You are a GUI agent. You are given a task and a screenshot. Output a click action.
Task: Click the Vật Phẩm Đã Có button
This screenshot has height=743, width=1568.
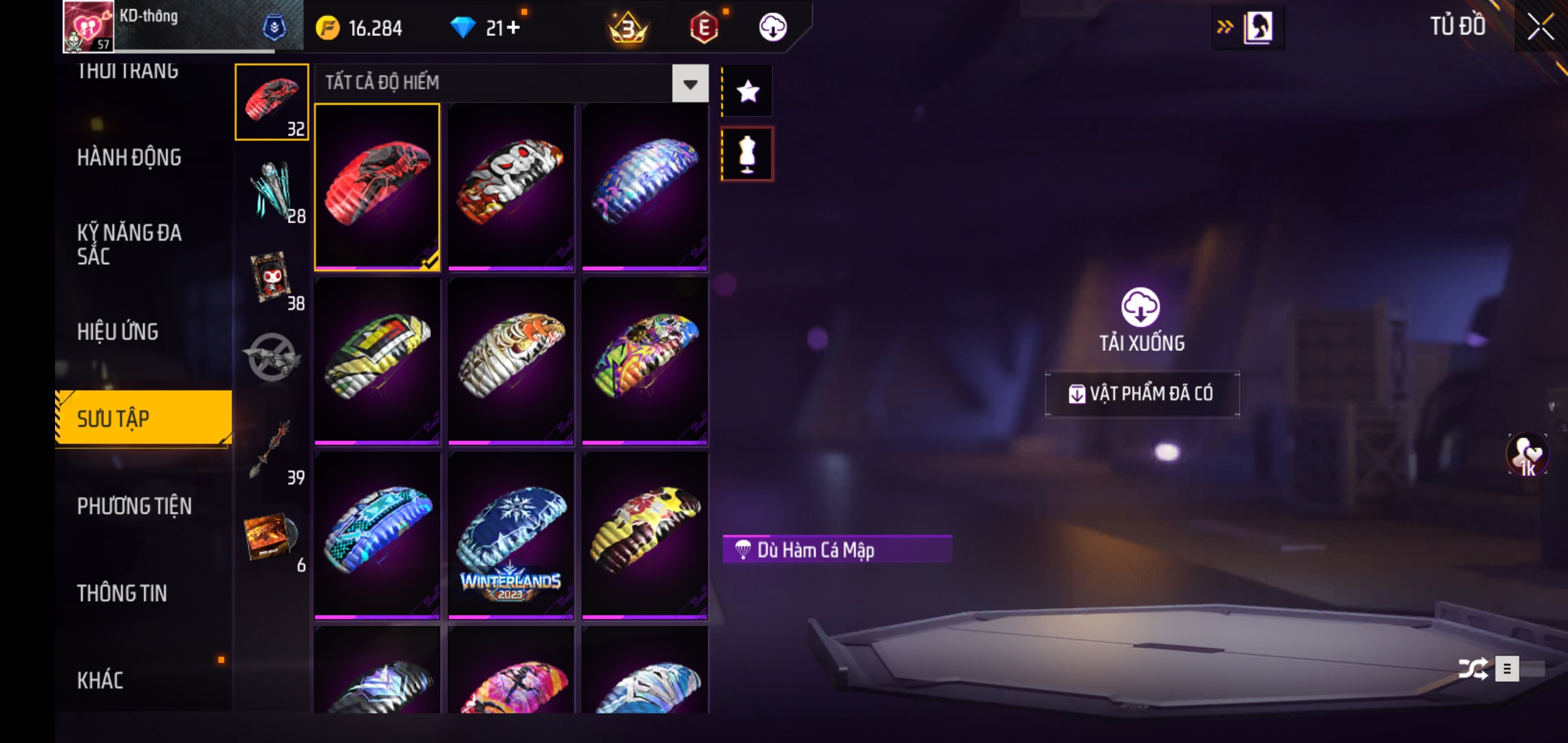[1142, 394]
